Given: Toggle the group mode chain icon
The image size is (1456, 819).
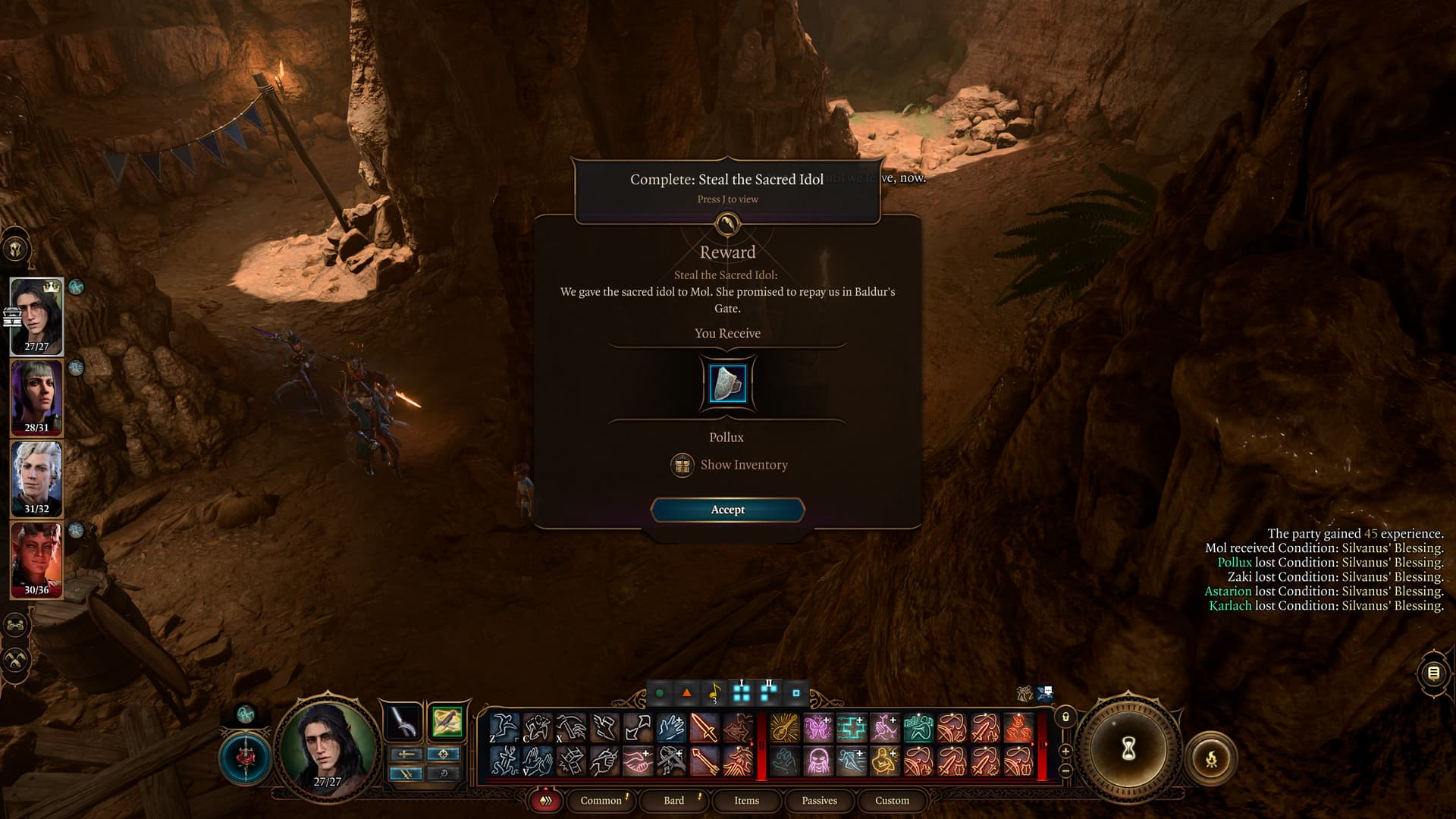Looking at the screenshot, I should pos(16,626).
